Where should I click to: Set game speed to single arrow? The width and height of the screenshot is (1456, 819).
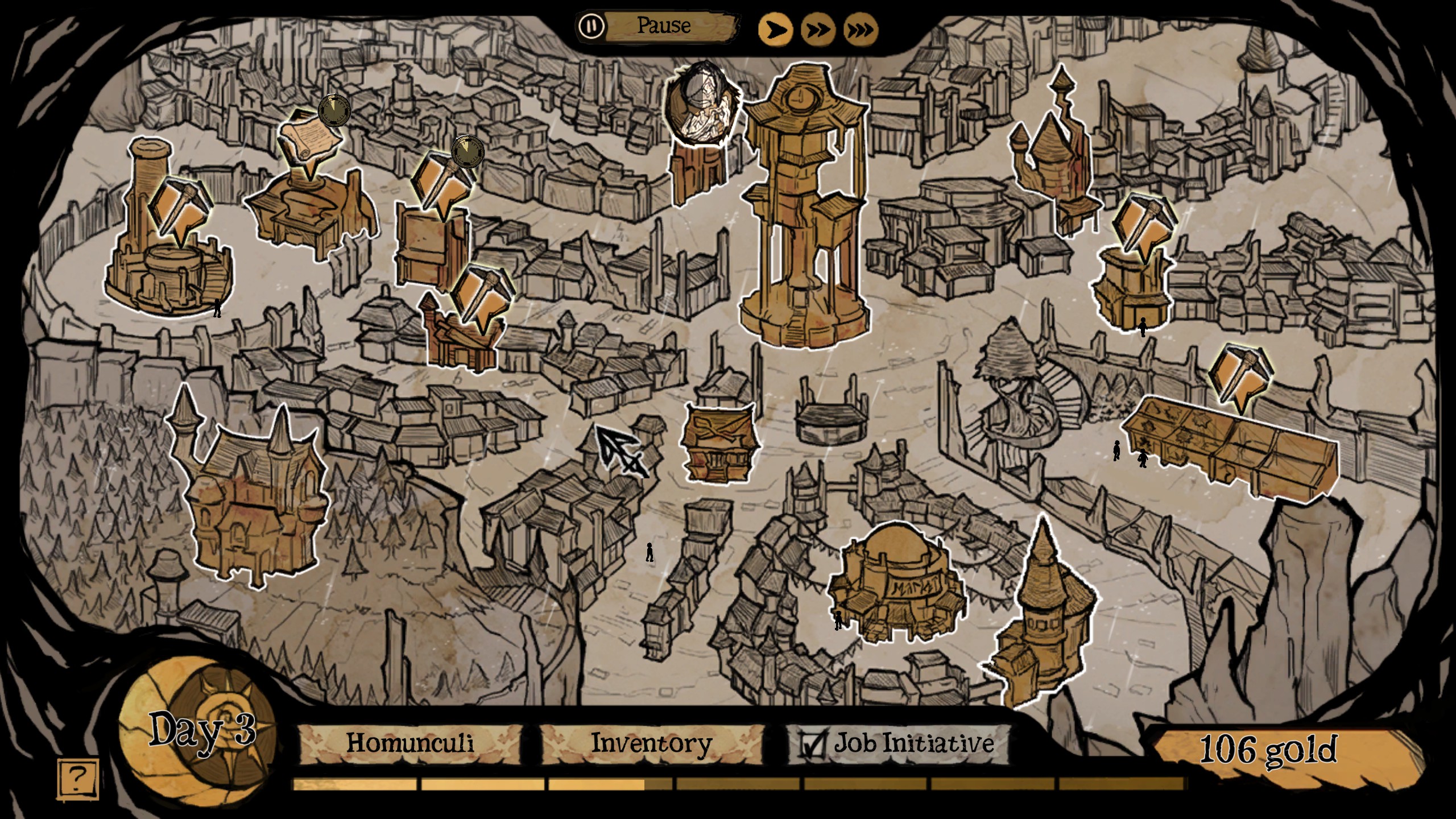click(775, 30)
